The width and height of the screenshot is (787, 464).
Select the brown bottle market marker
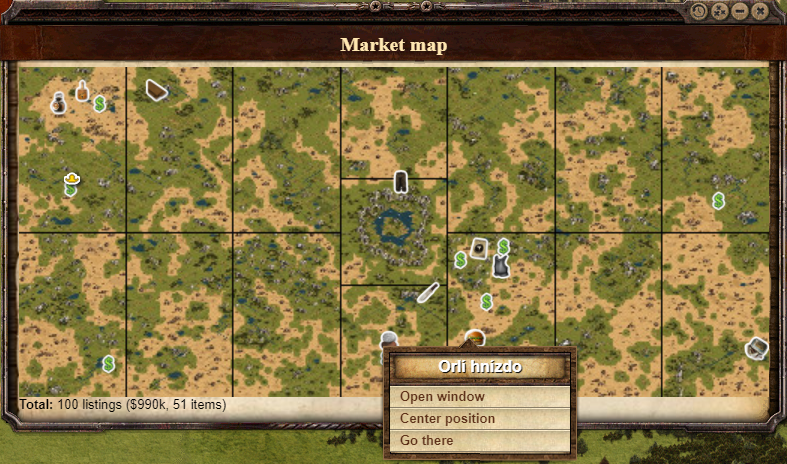[82, 91]
